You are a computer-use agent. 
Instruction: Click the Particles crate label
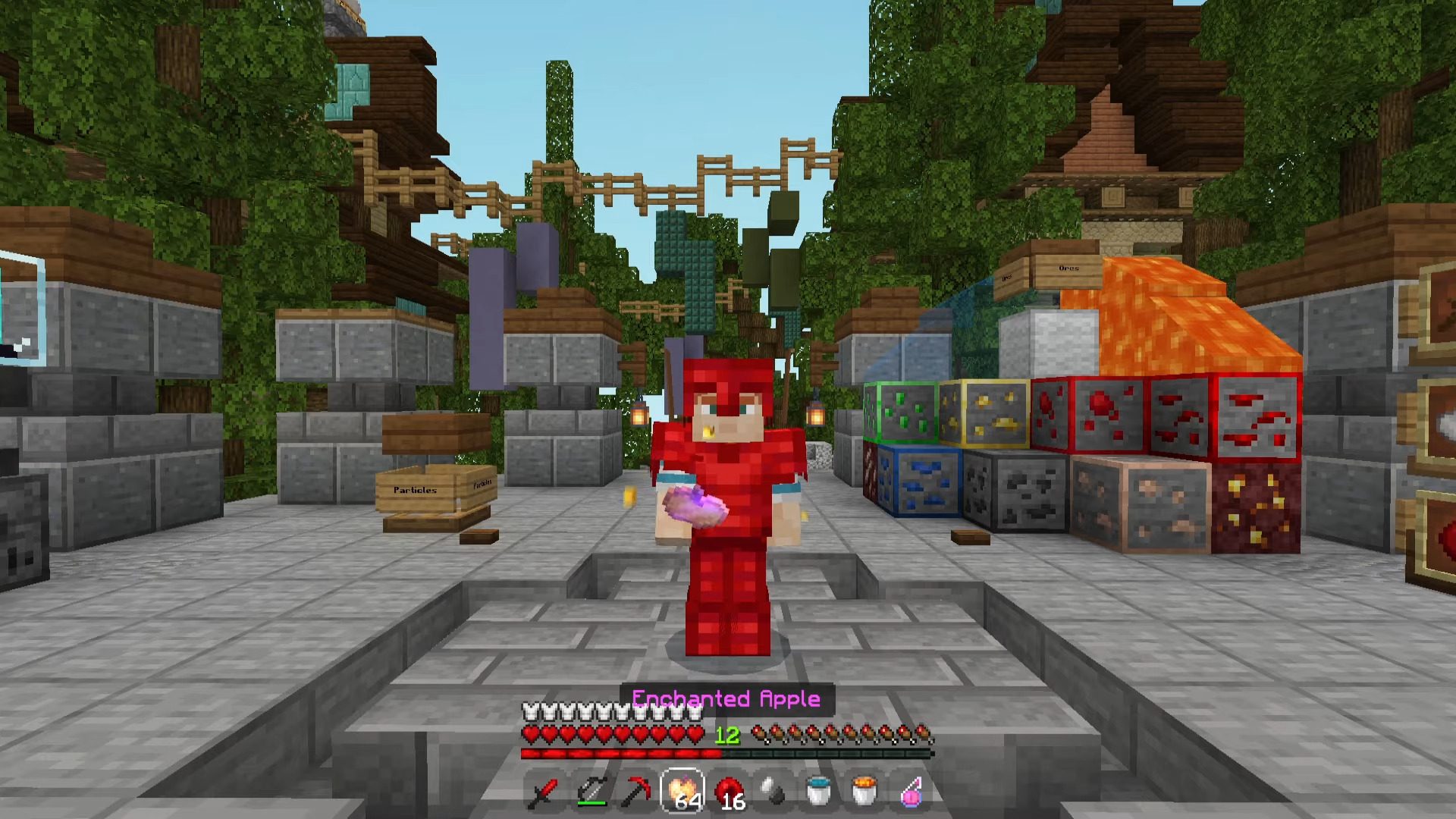point(416,490)
